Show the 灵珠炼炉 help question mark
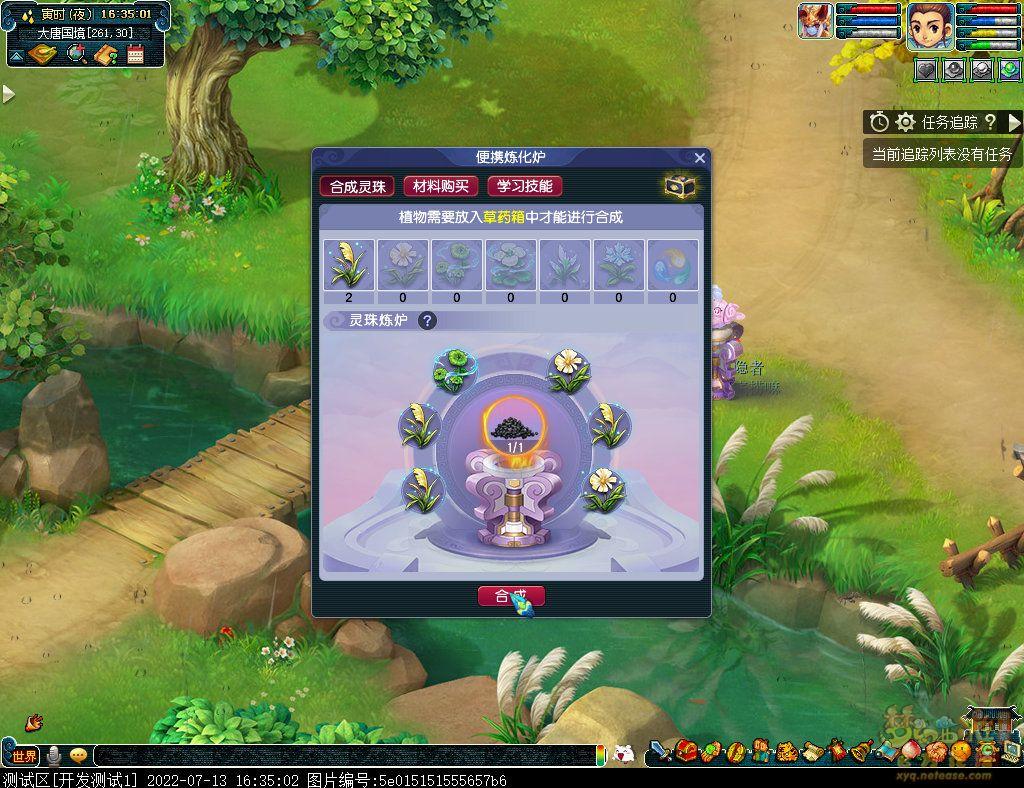Image resolution: width=1024 pixels, height=788 pixels. point(427,321)
